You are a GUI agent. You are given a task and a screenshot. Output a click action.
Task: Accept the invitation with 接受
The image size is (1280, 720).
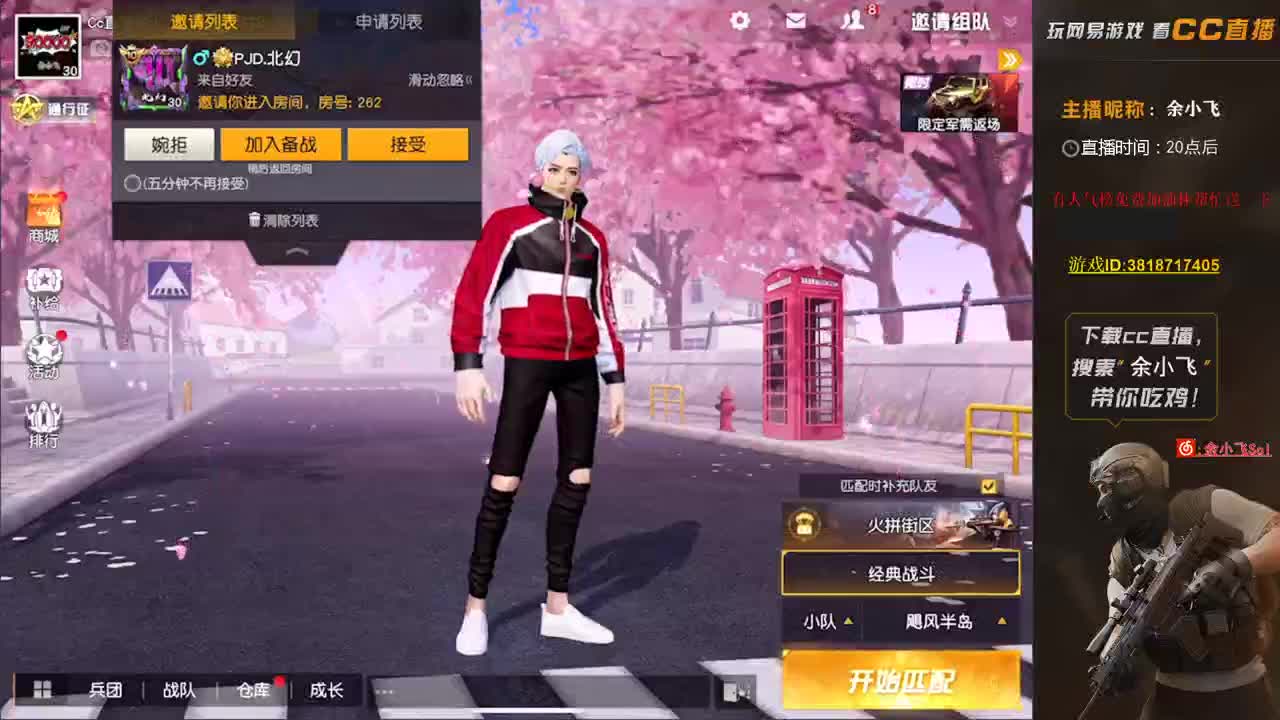click(x=407, y=144)
